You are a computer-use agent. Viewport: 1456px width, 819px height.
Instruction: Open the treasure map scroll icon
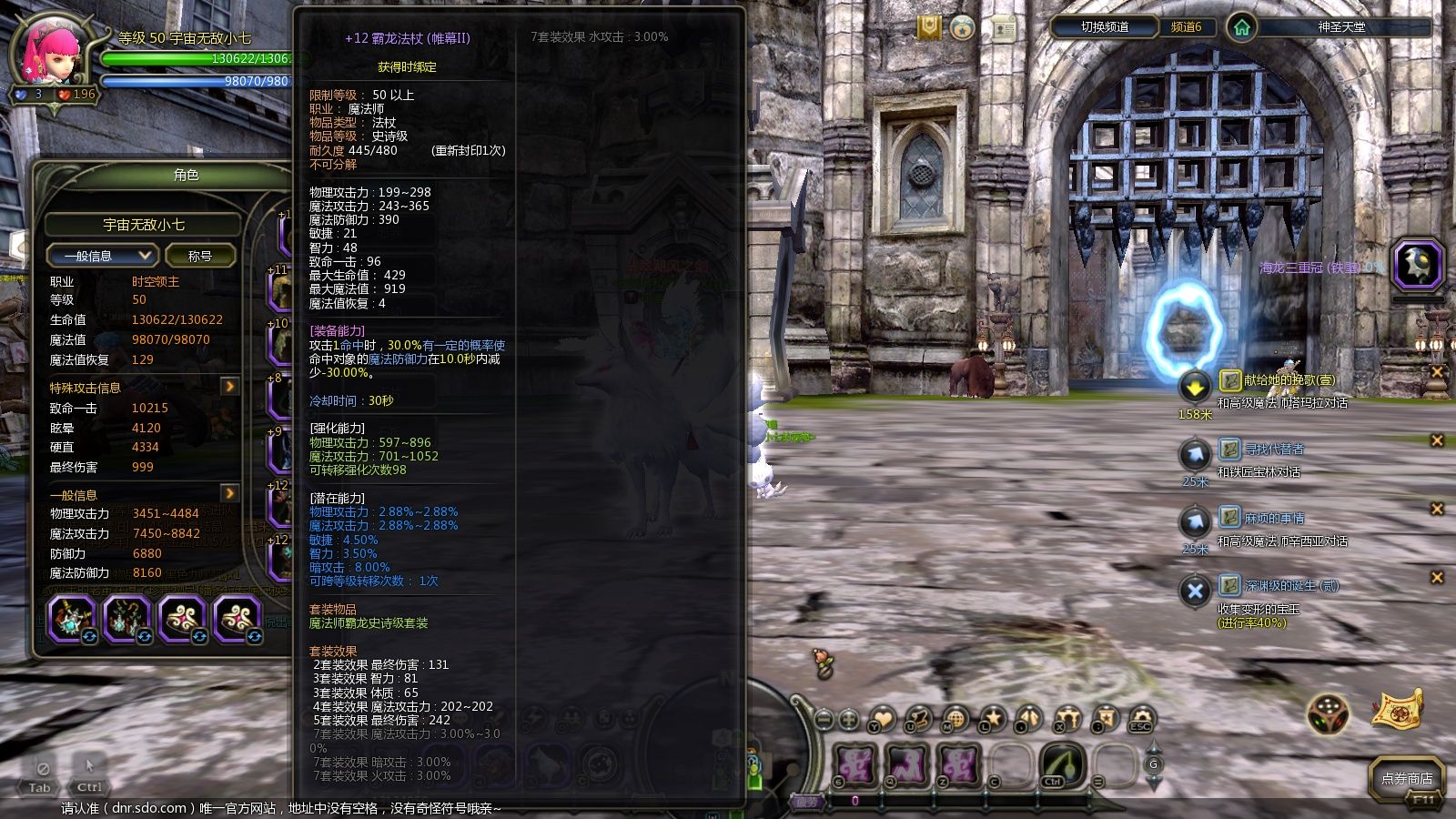click(x=1398, y=711)
